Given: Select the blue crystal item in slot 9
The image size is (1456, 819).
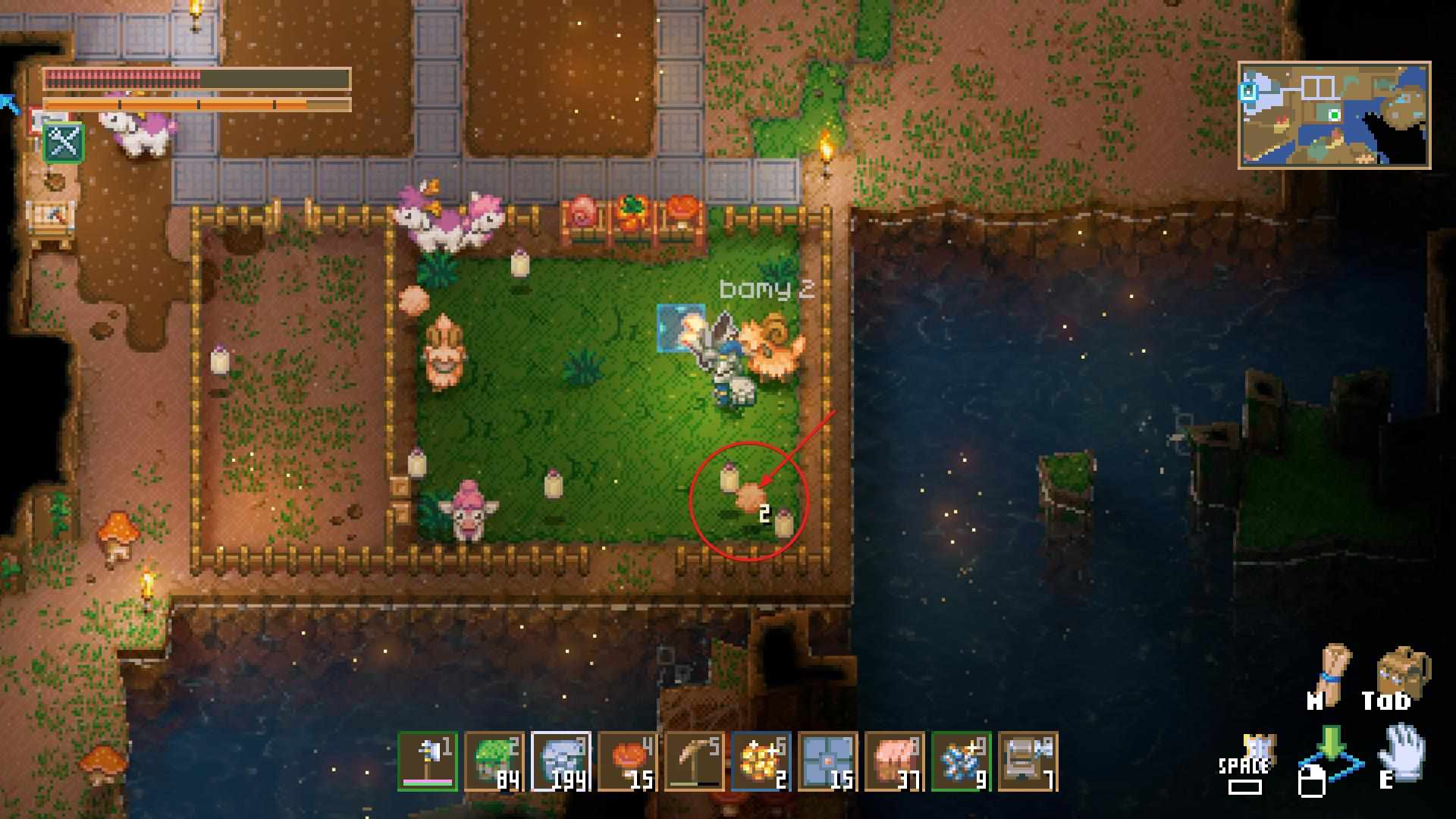Looking at the screenshot, I should point(962,761).
